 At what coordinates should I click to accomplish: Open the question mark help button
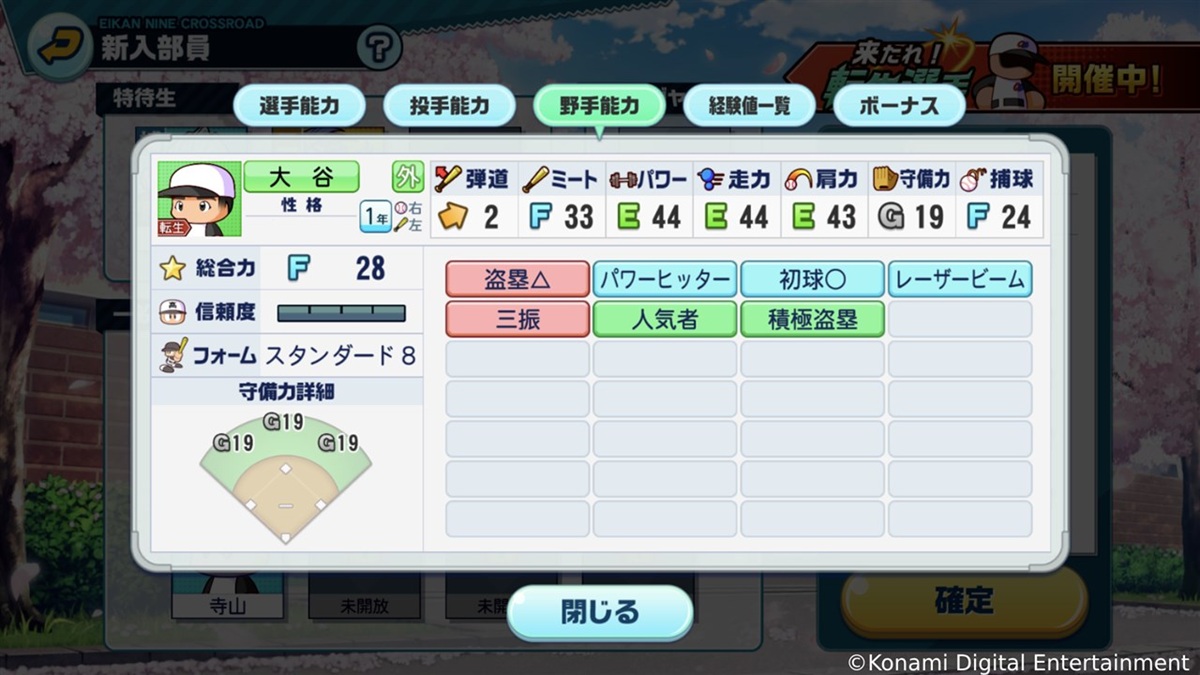pos(378,46)
